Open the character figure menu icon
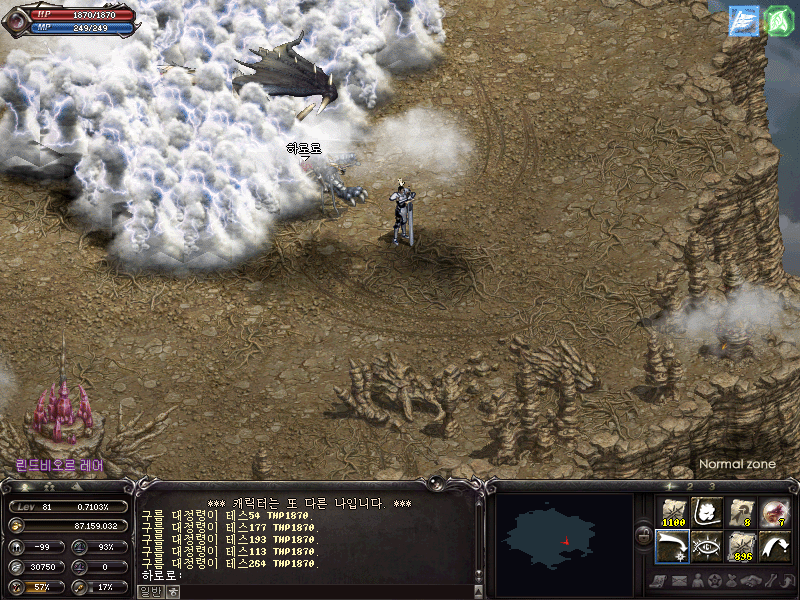This screenshot has height=600, width=800. coord(697,581)
